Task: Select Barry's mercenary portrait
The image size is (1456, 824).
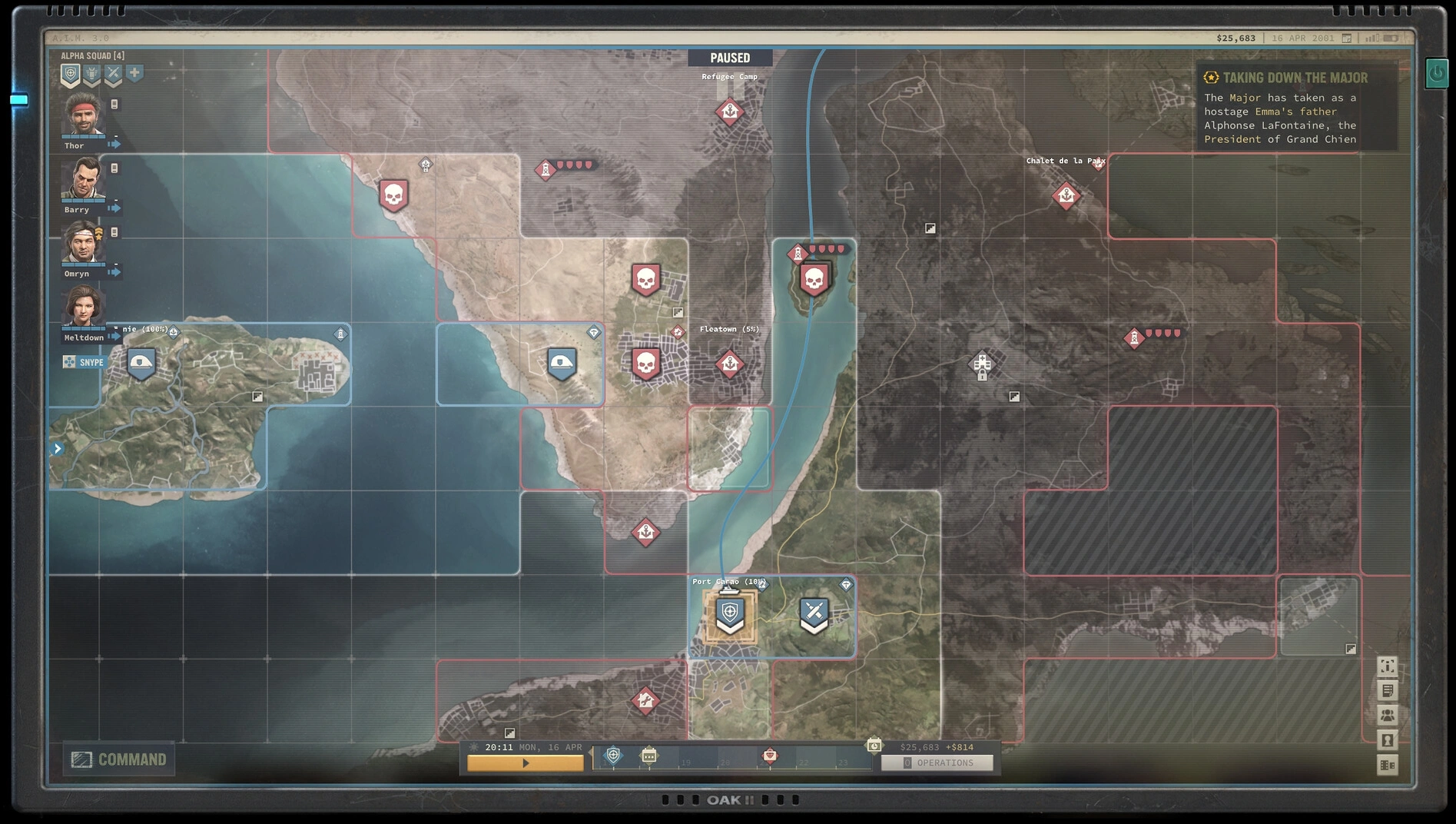Action: pos(82,178)
